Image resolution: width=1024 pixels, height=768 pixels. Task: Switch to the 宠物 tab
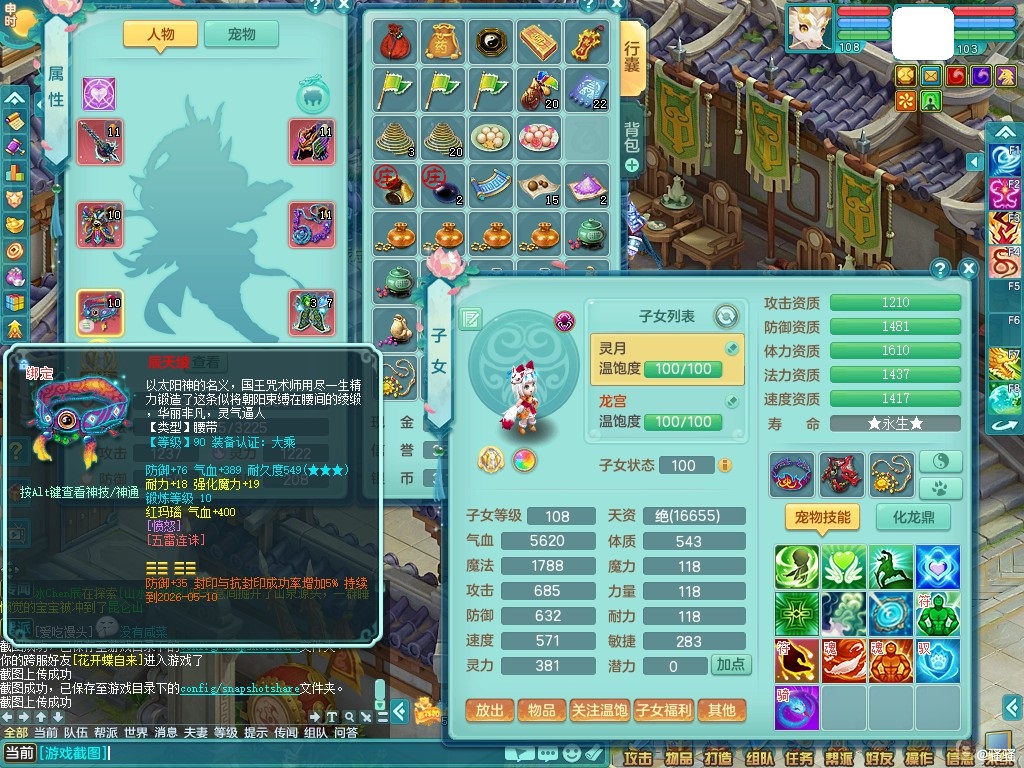point(241,34)
